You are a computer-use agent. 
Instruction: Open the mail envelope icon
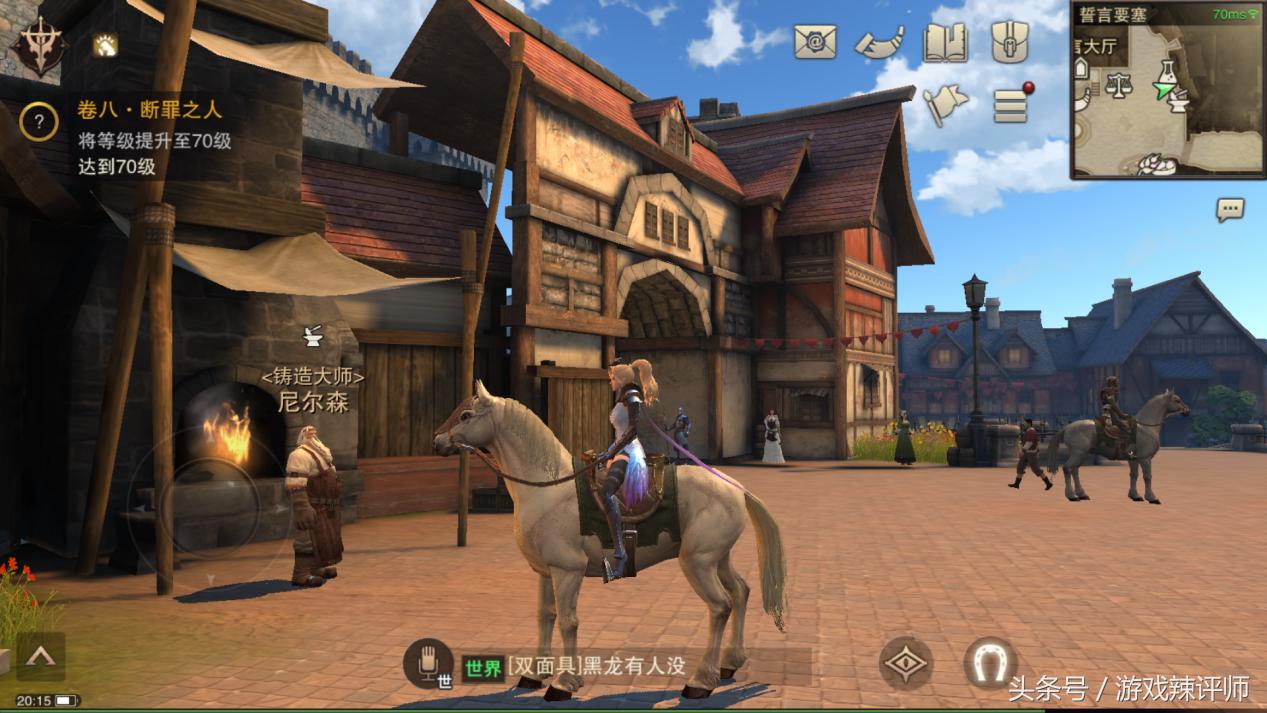coord(815,41)
